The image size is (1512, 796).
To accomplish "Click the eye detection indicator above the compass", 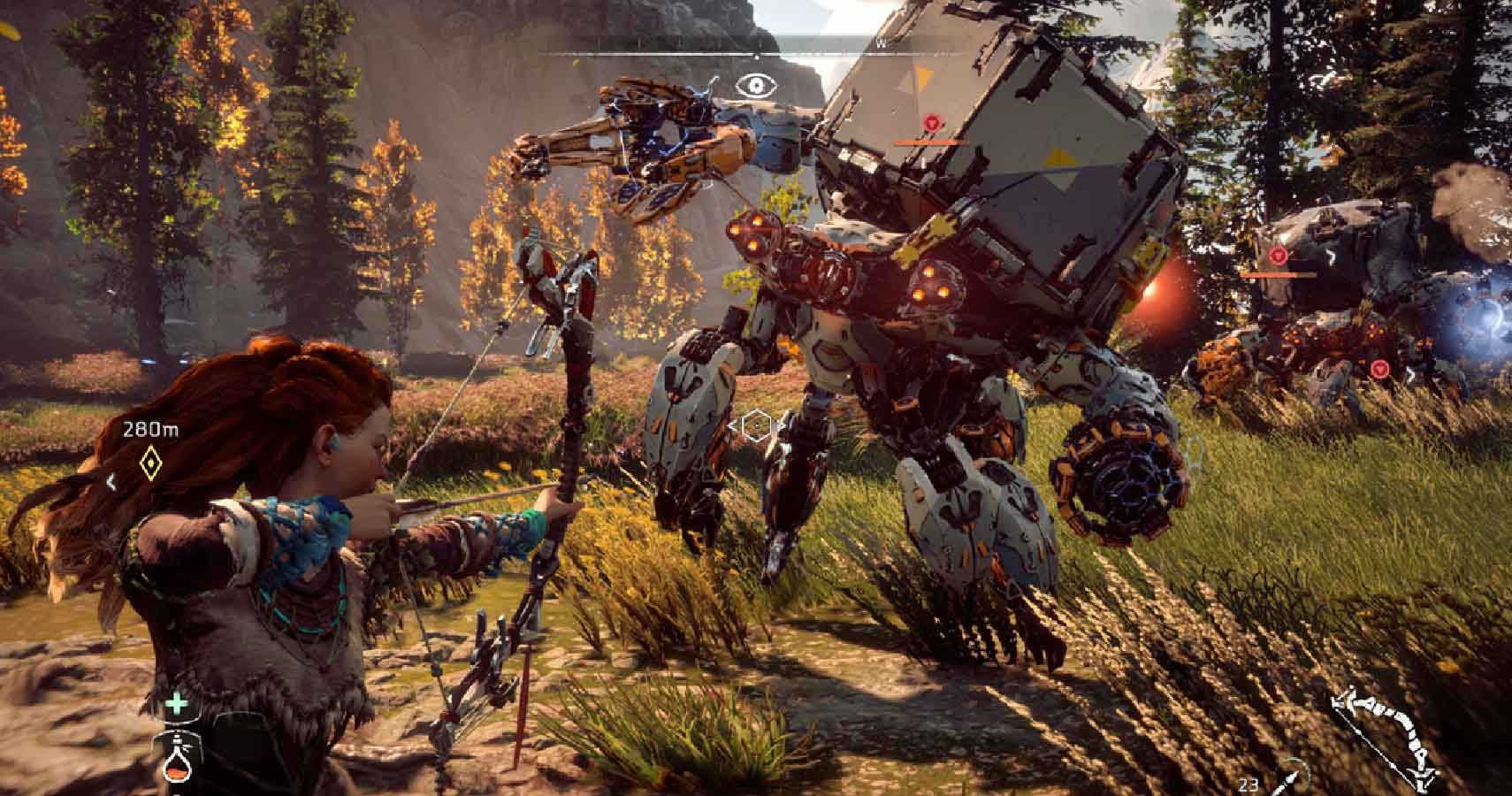I will coord(756,86).
